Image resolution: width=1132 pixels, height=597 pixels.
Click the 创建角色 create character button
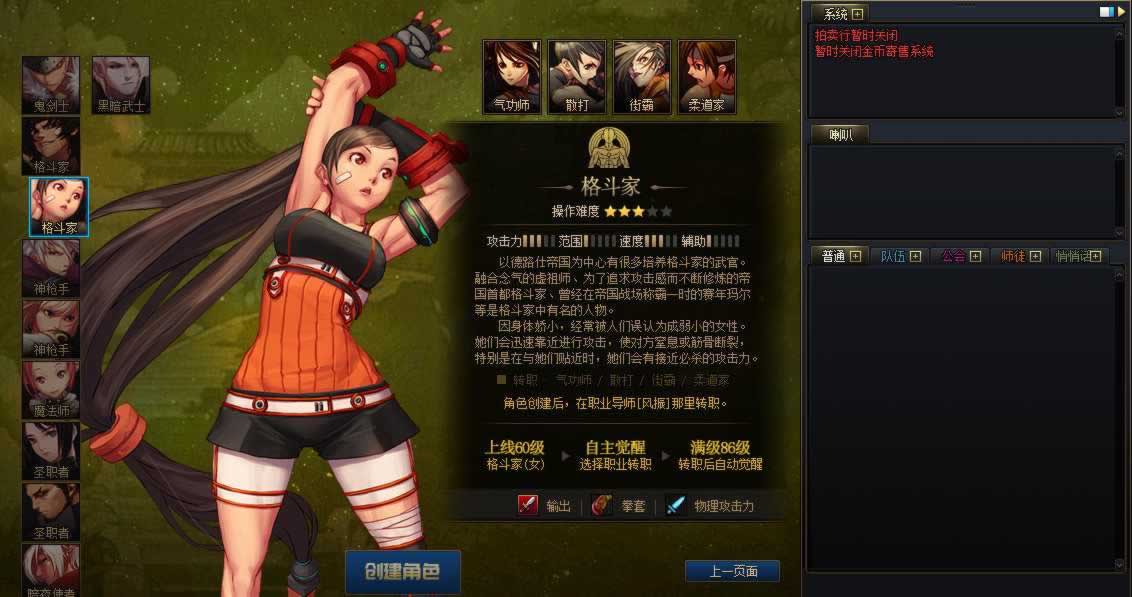402,572
